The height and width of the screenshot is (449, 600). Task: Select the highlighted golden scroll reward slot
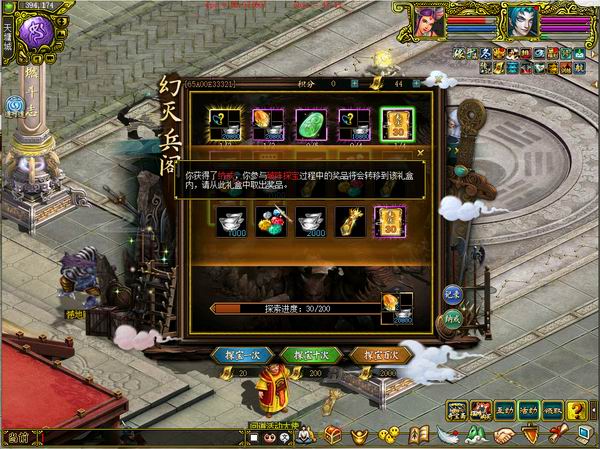click(x=394, y=123)
